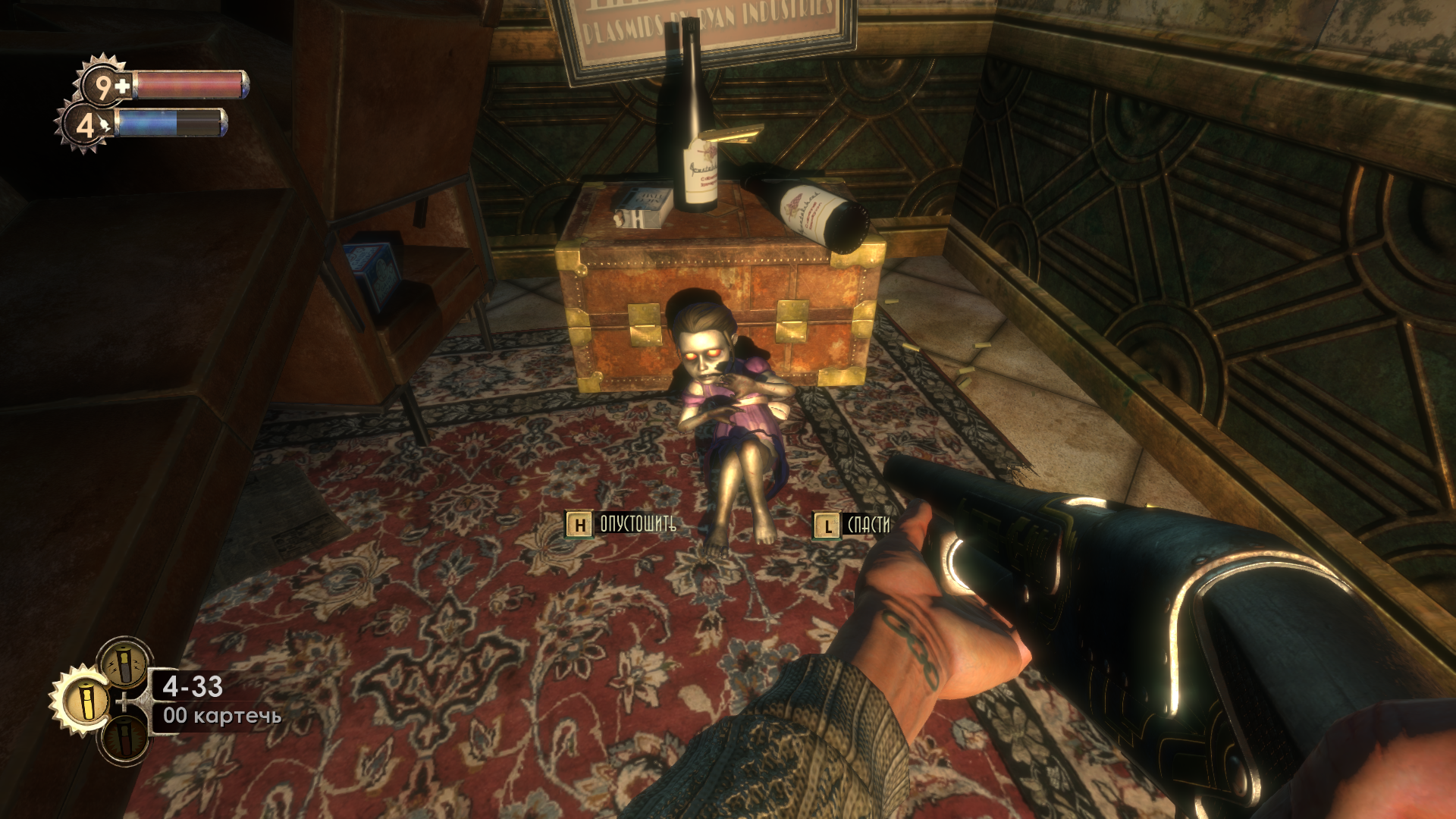Switch to the exploding buck ammo icon
The height and width of the screenshot is (819, 1456).
pyautogui.click(x=125, y=738)
